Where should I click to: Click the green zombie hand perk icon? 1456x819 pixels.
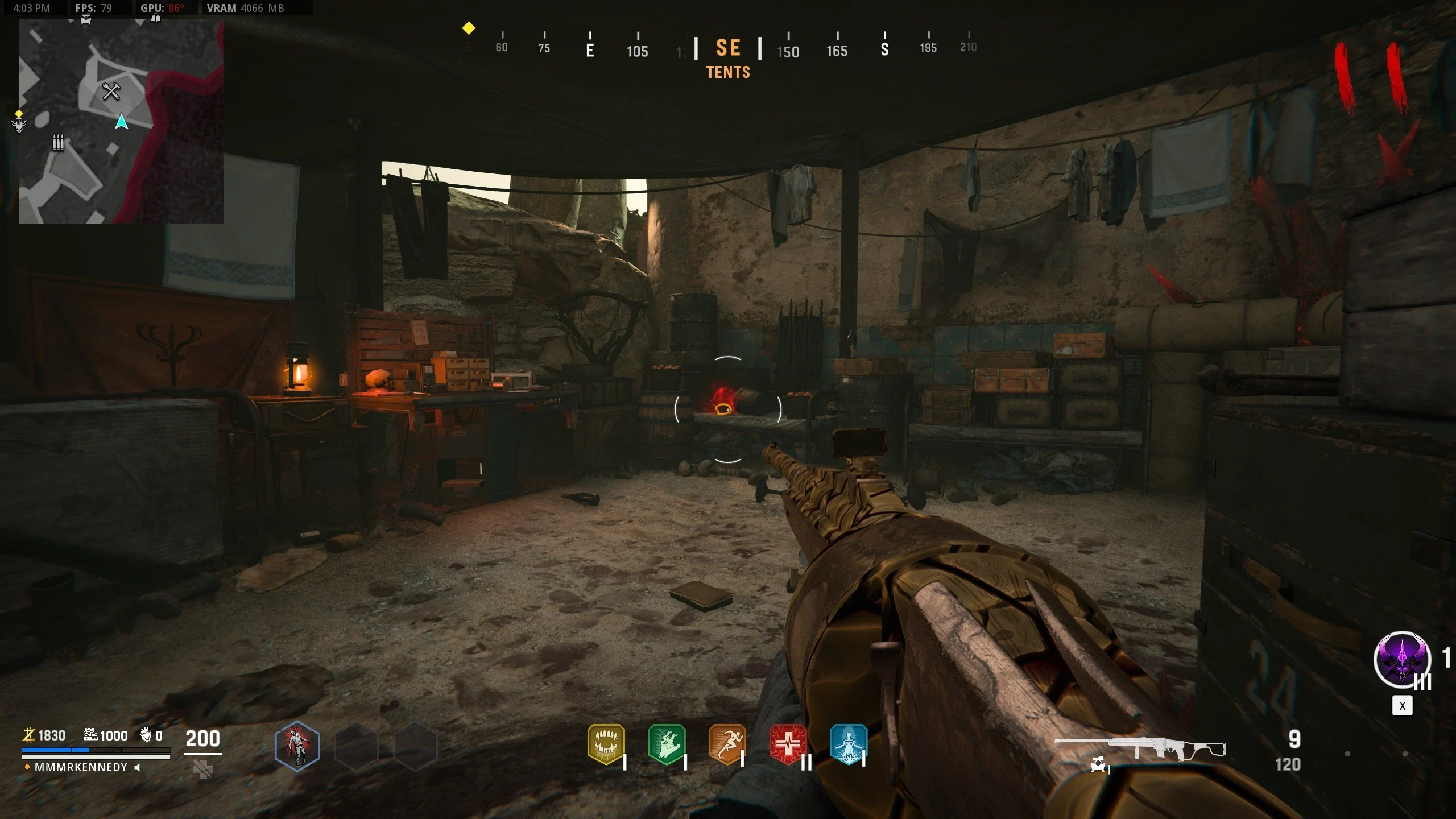[667, 743]
